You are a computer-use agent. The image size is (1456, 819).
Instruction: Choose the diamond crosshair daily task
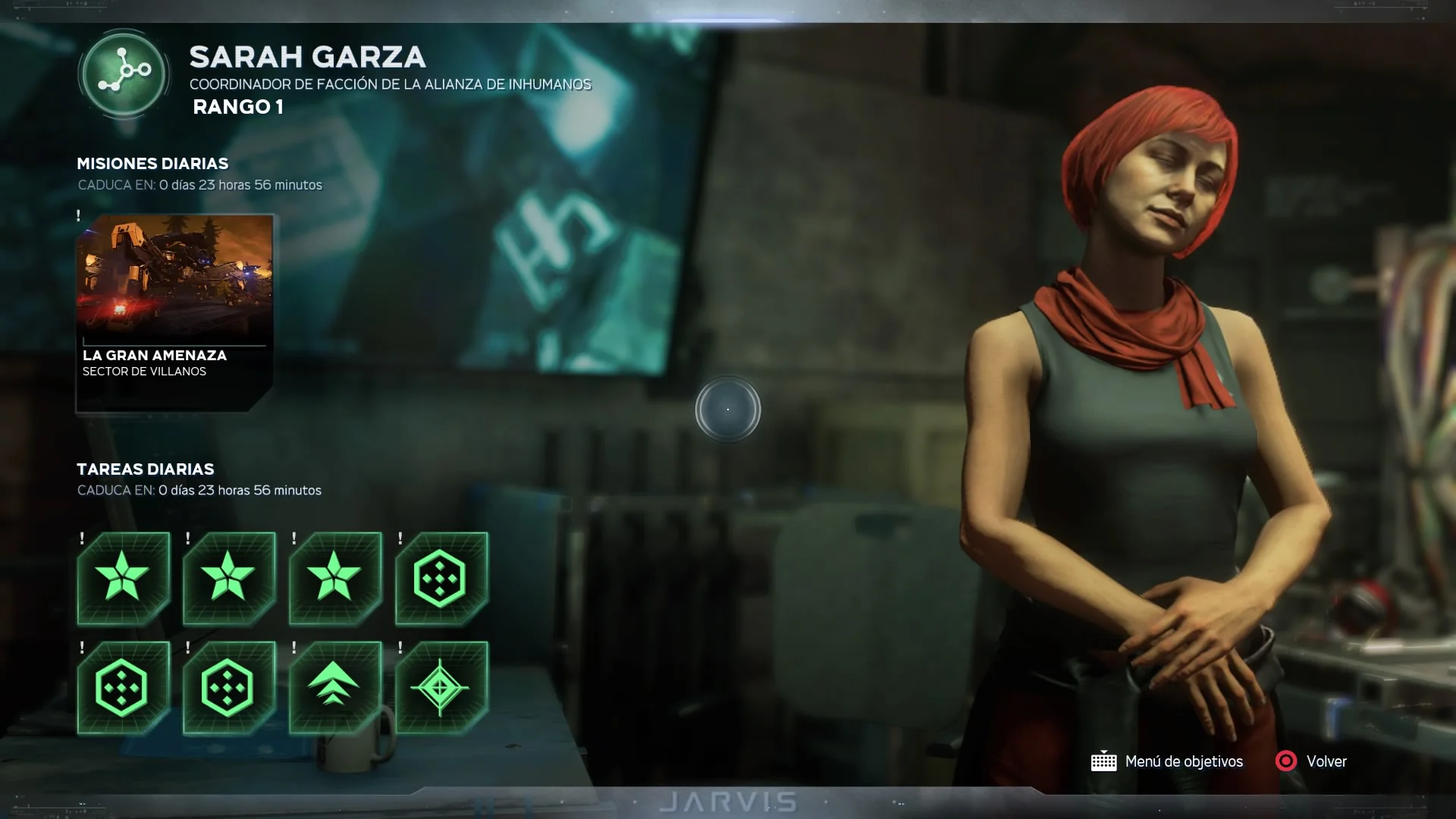click(441, 687)
